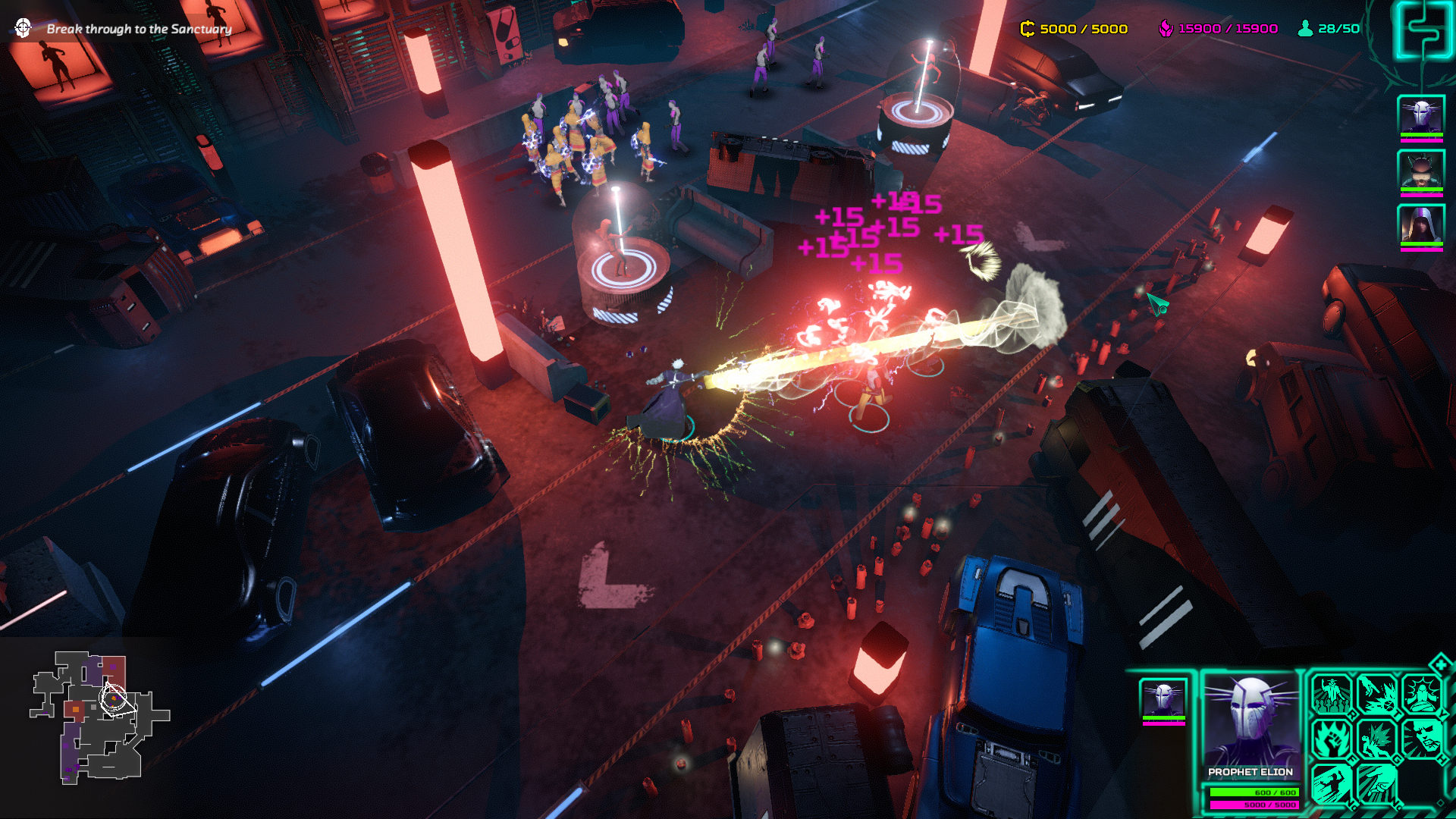Click the plus button above abilities

click(x=1440, y=665)
